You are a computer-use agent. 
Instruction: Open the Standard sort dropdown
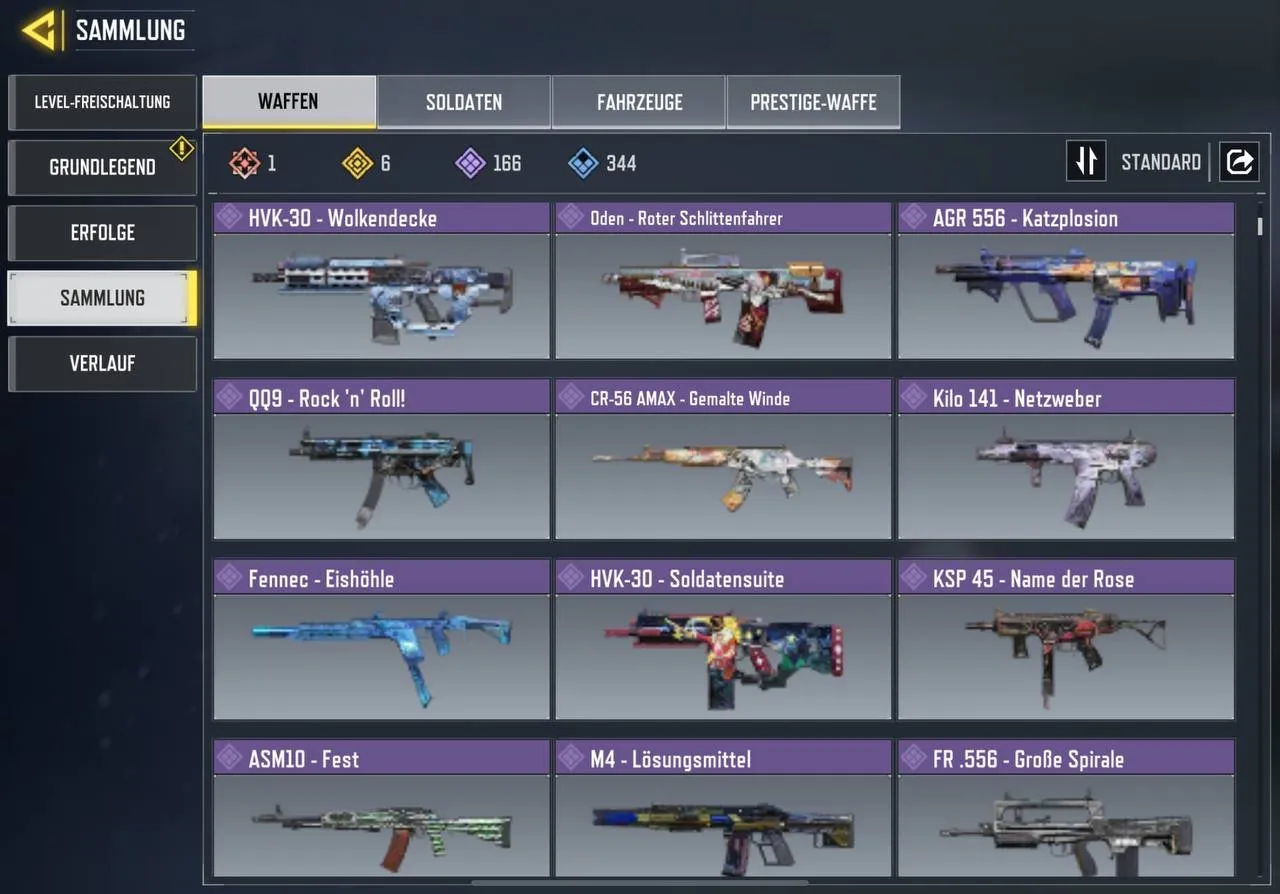1161,161
